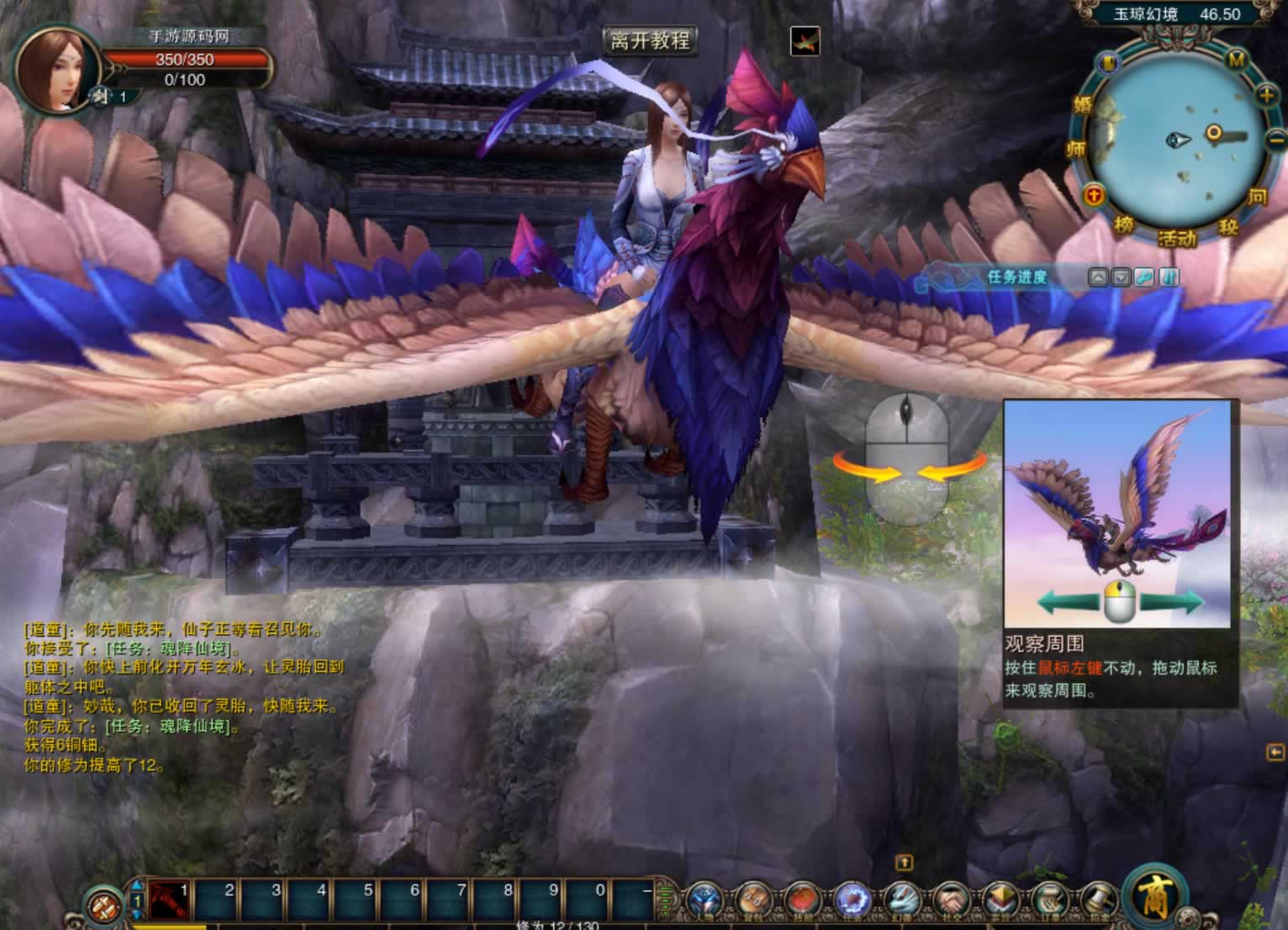This screenshot has width=1288, height=930.
Task: Click the 离开教程 leave tutorial button
Action: click(650, 40)
